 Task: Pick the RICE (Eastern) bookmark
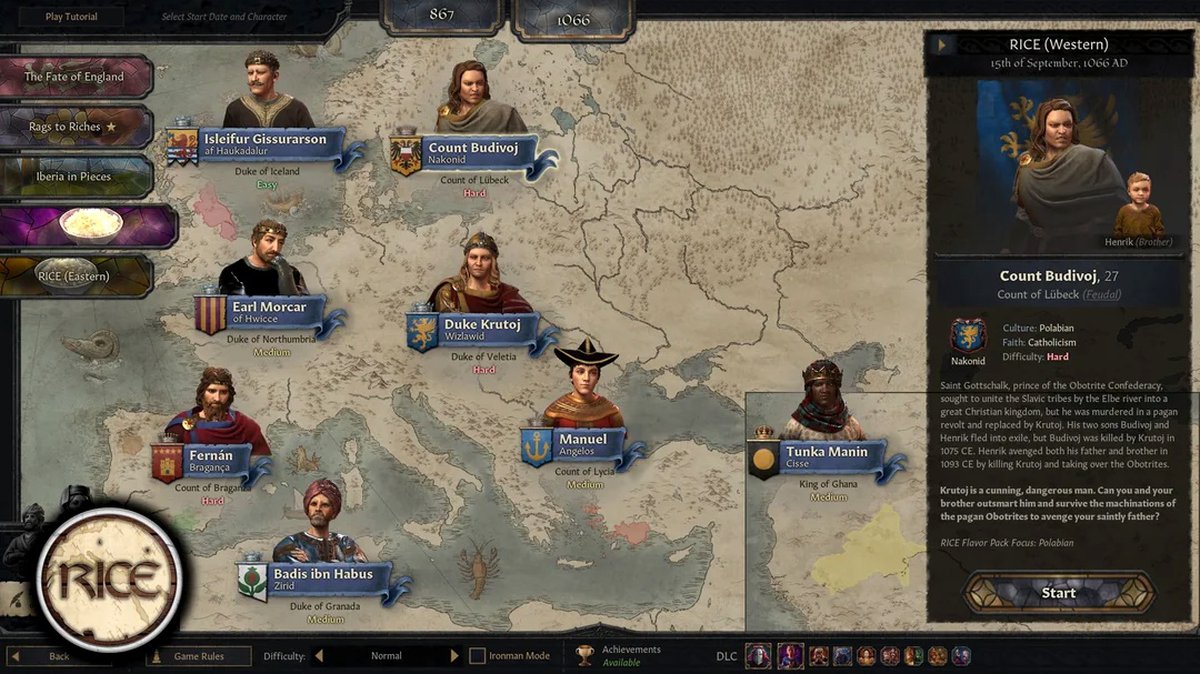75,276
